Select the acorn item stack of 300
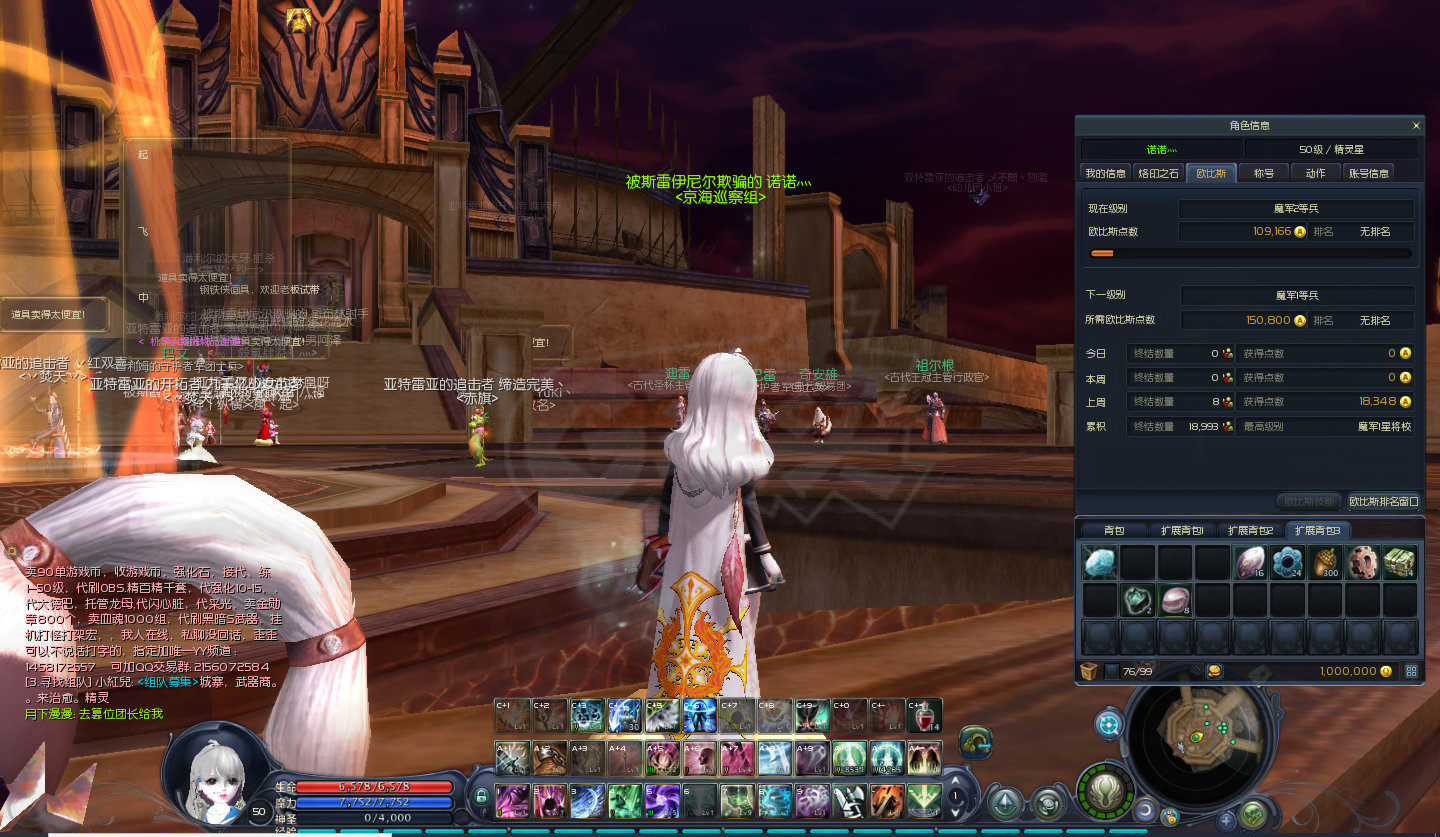 pos(1325,562)
